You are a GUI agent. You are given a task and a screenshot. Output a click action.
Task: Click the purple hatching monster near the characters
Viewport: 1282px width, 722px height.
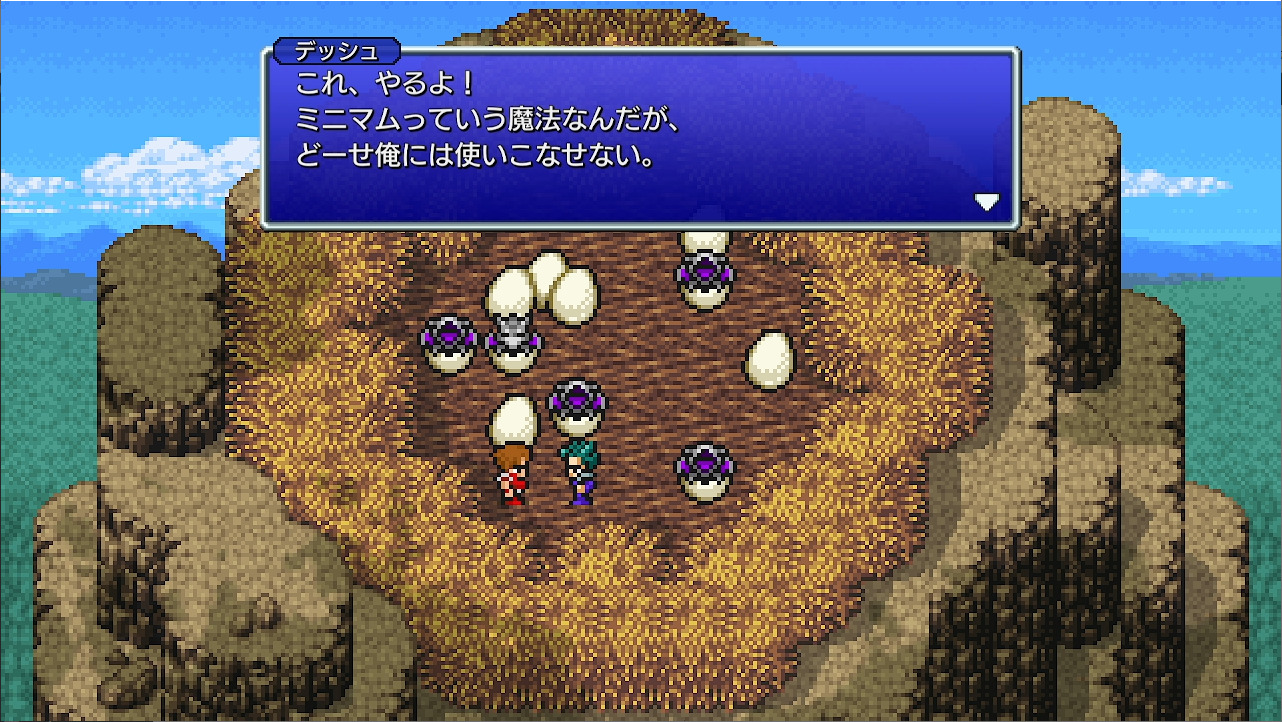click(x=577, y=402)
